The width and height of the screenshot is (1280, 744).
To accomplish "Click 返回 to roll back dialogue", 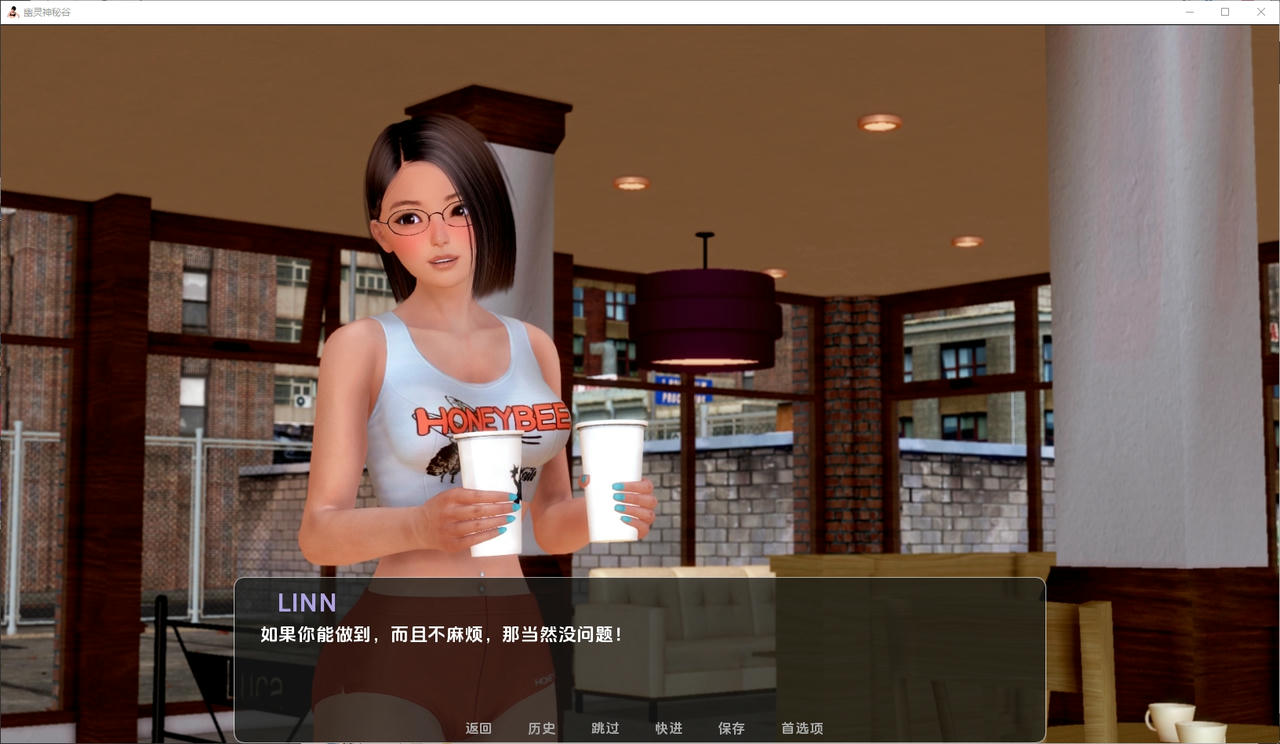I will (477, 728).
